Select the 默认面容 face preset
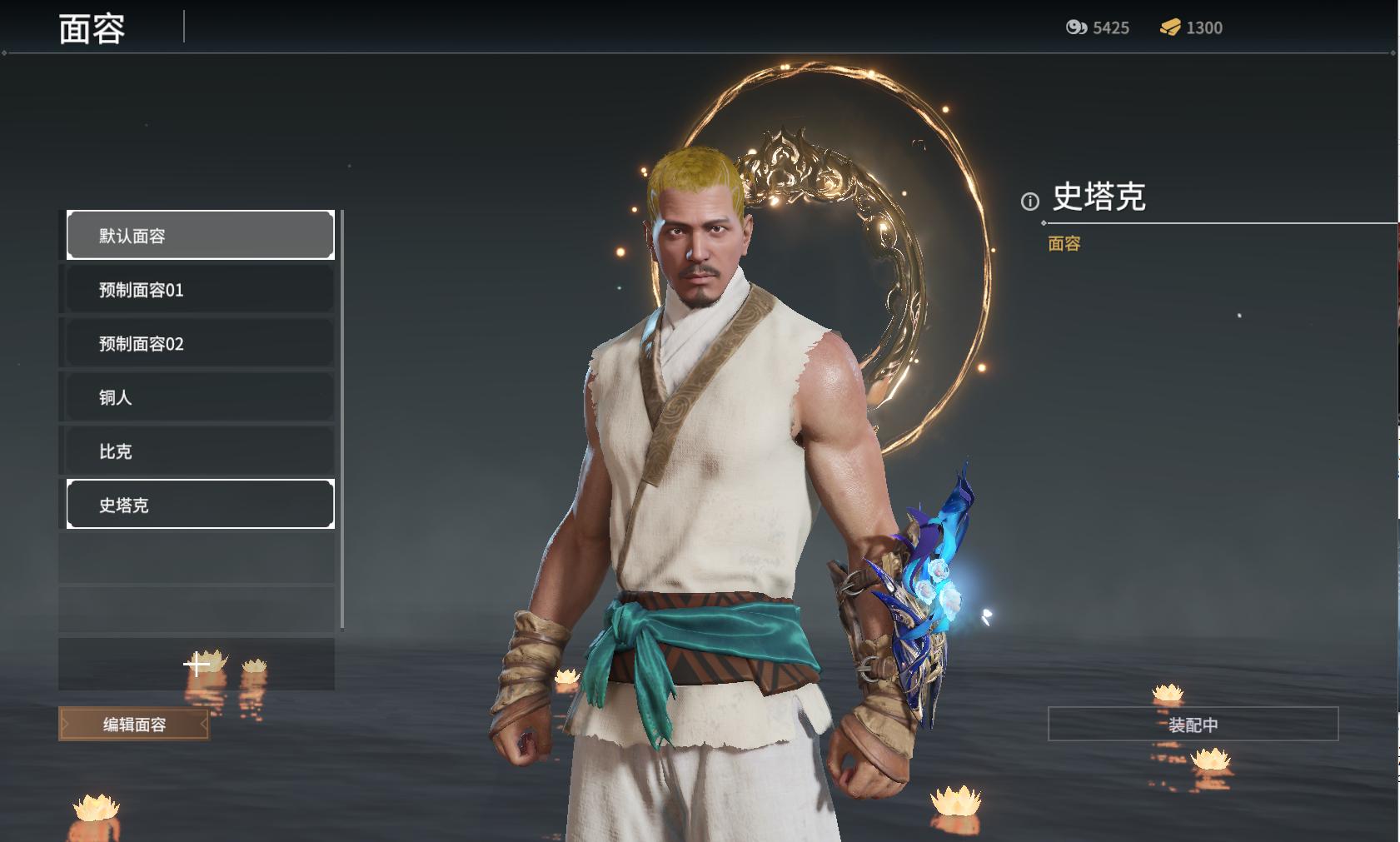Image resolution: width=1400 pixels, height=842 pixels. click(x=200, y=235)
